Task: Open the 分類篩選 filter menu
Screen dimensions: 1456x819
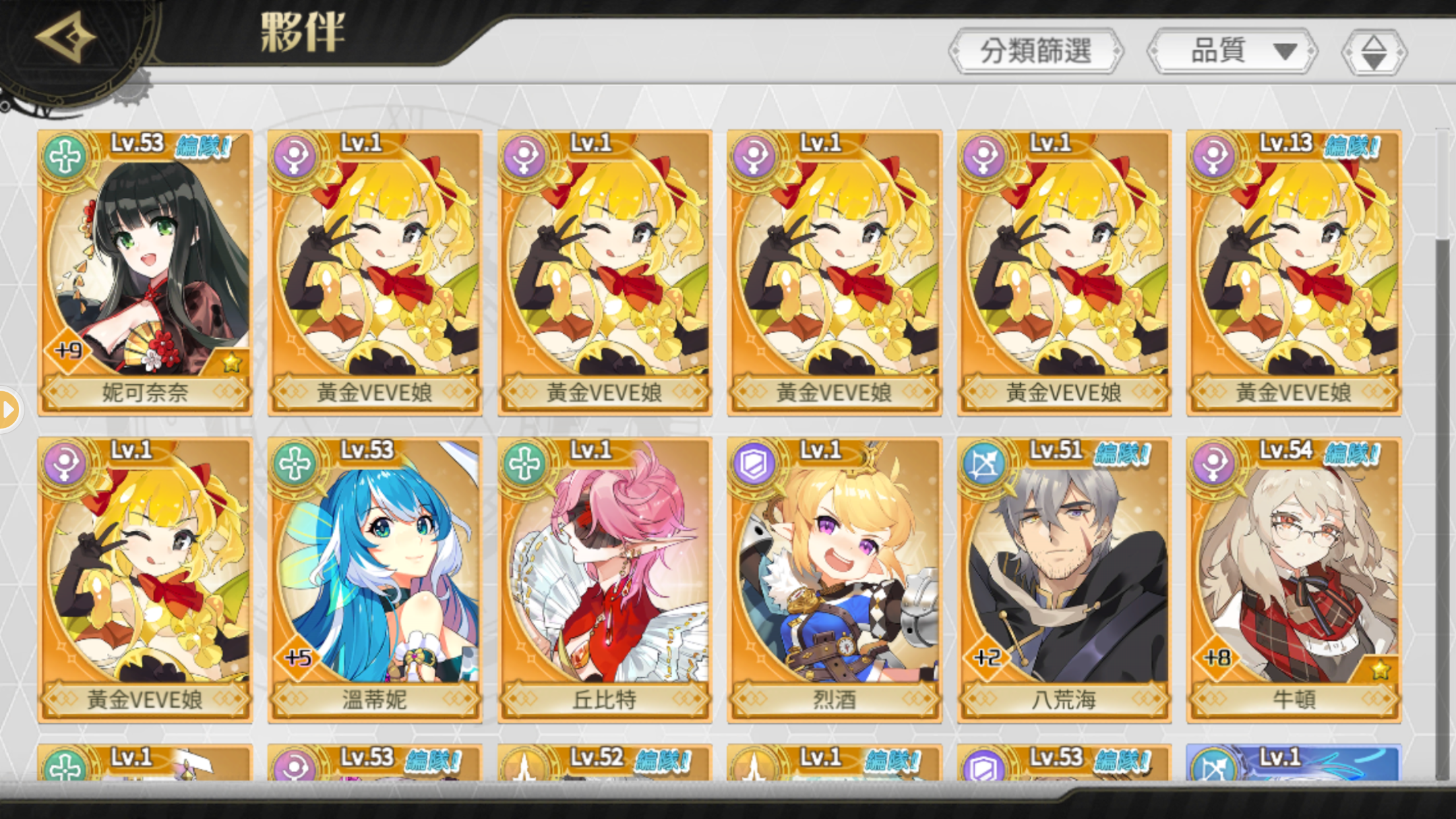Action: pyautogui.click(x=1035, y=51)
